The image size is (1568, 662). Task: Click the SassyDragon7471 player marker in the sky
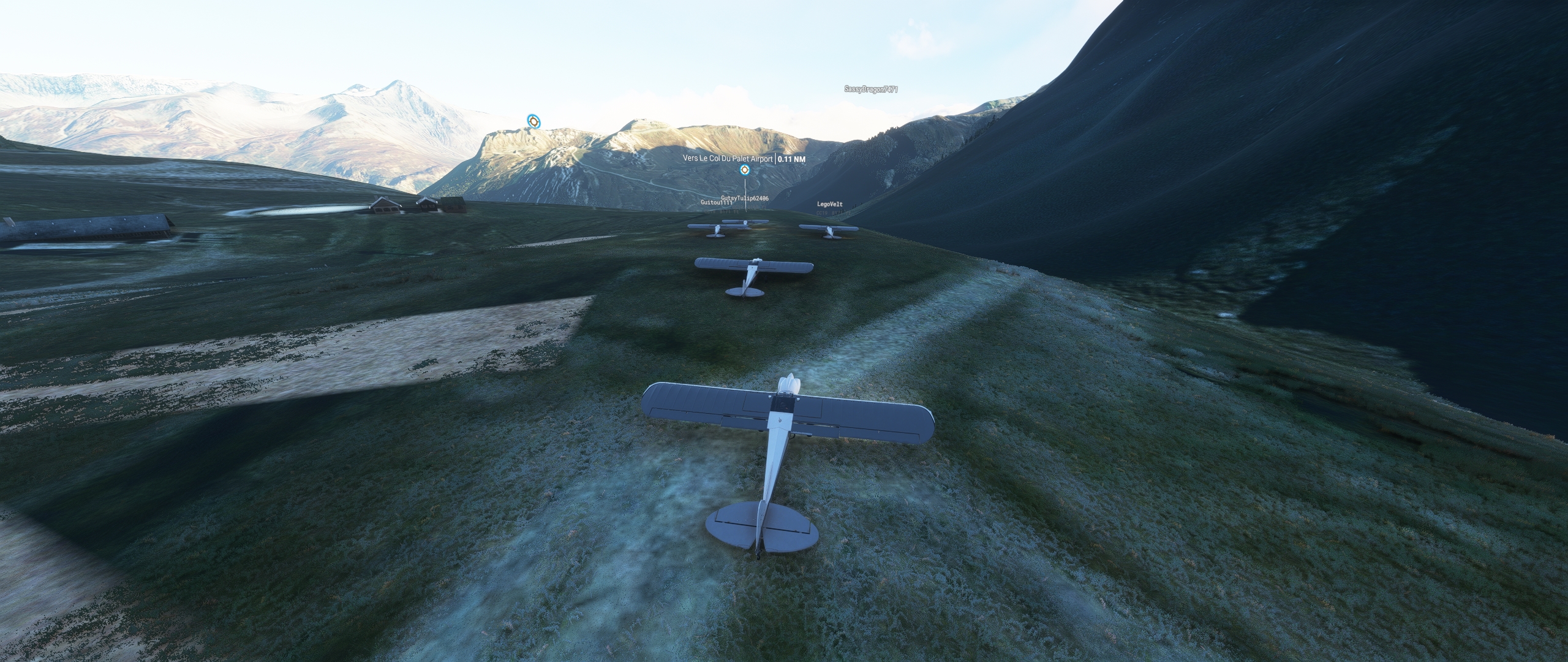(x=870, y=89)
